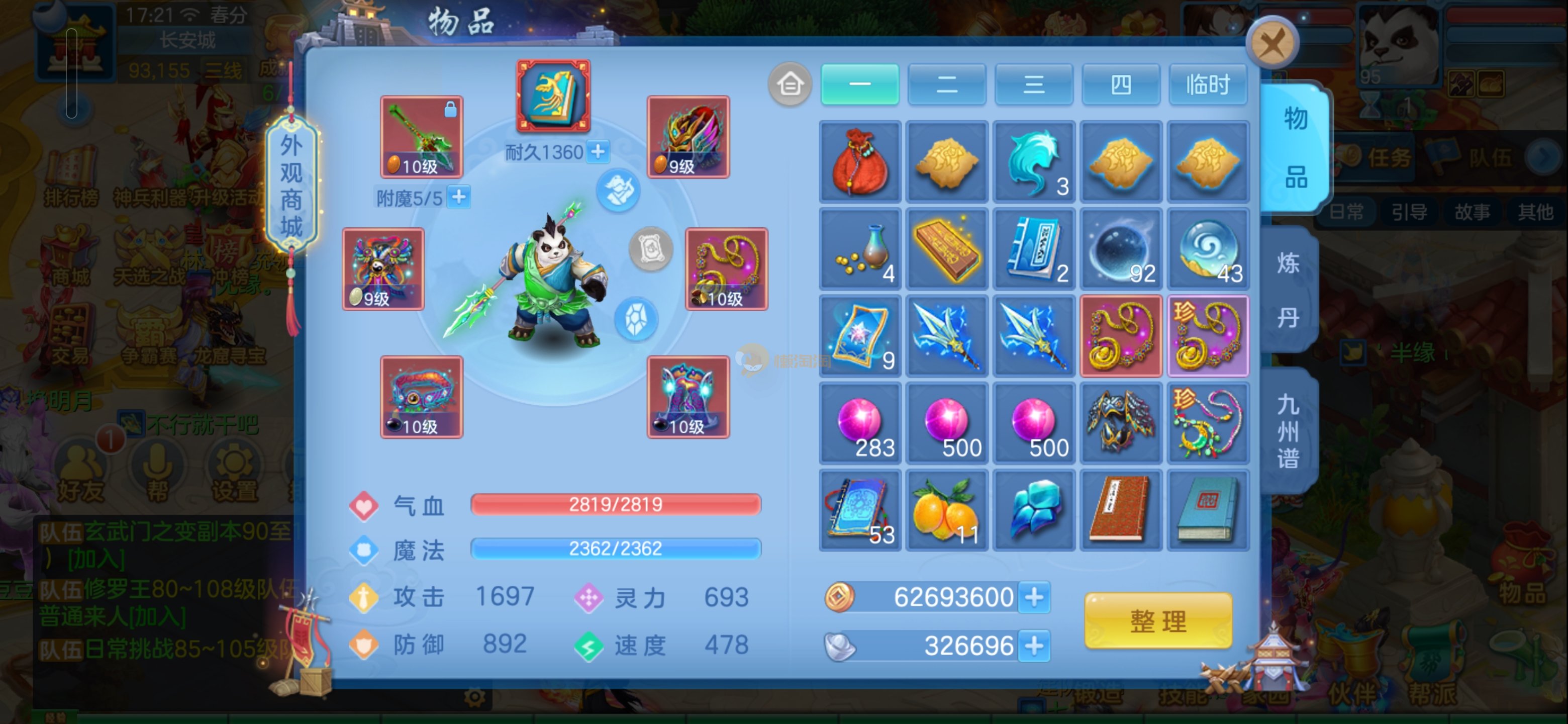Select the equipped helmet slot
The width and height of the screenshot is (1568, 724).
688,136
